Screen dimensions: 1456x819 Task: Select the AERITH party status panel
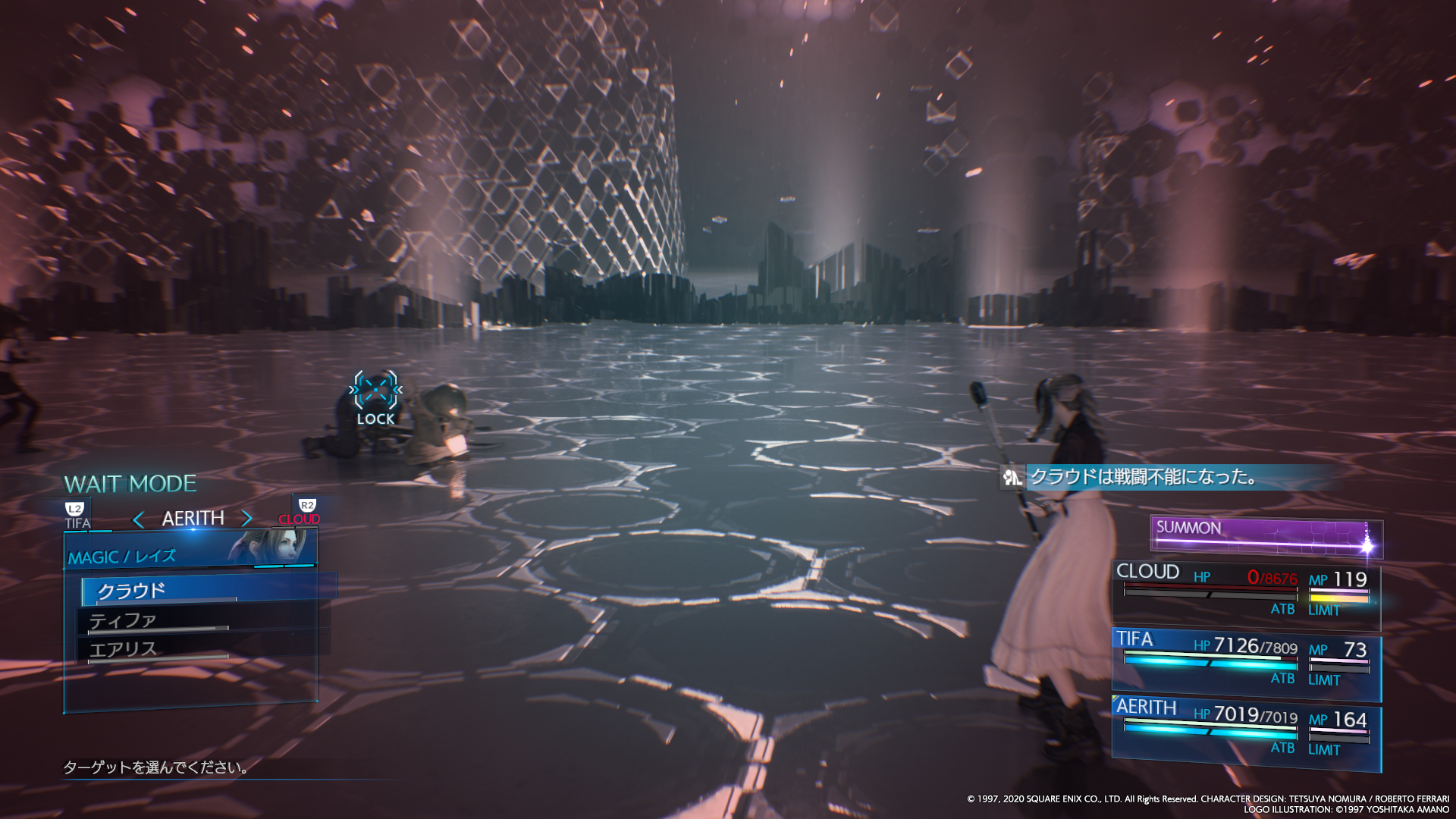click(x=1245, y=733)
